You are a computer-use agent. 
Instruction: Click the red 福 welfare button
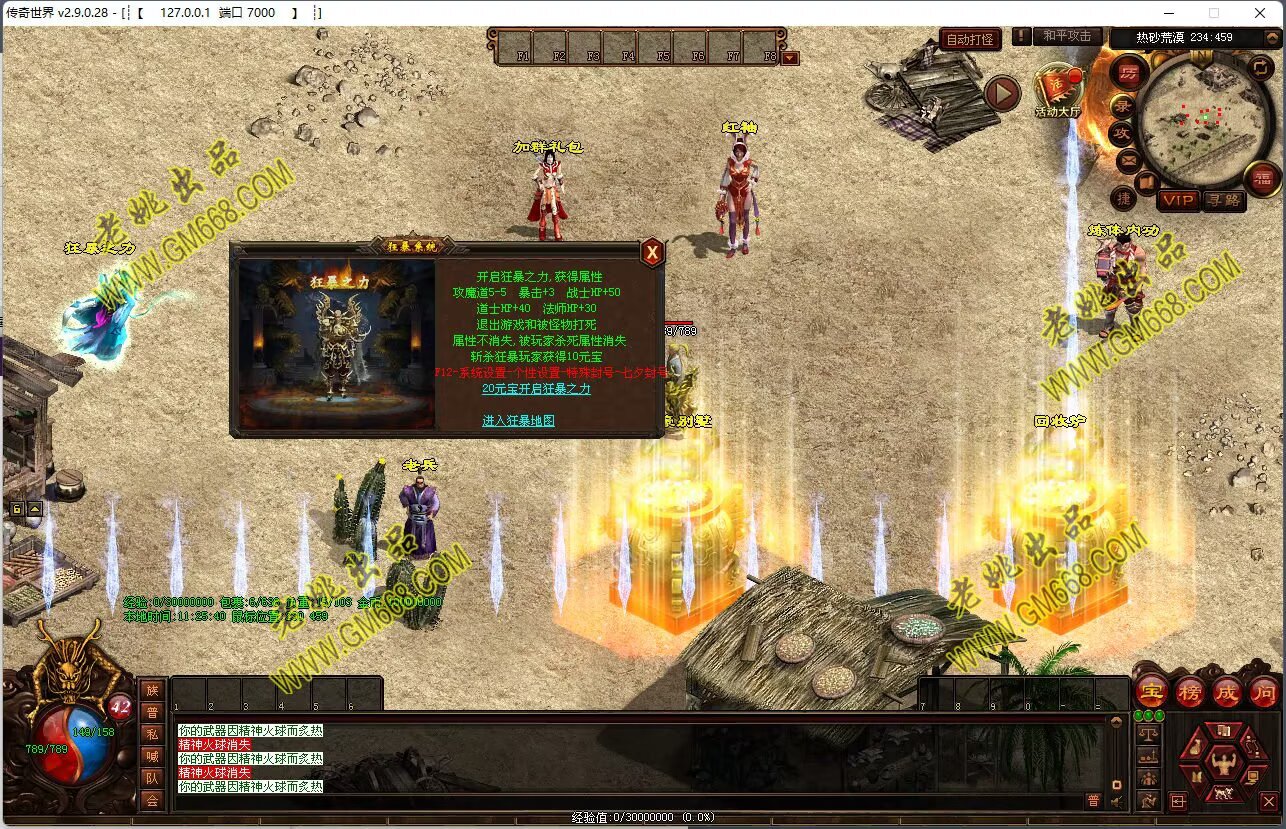click(1262, 178)
